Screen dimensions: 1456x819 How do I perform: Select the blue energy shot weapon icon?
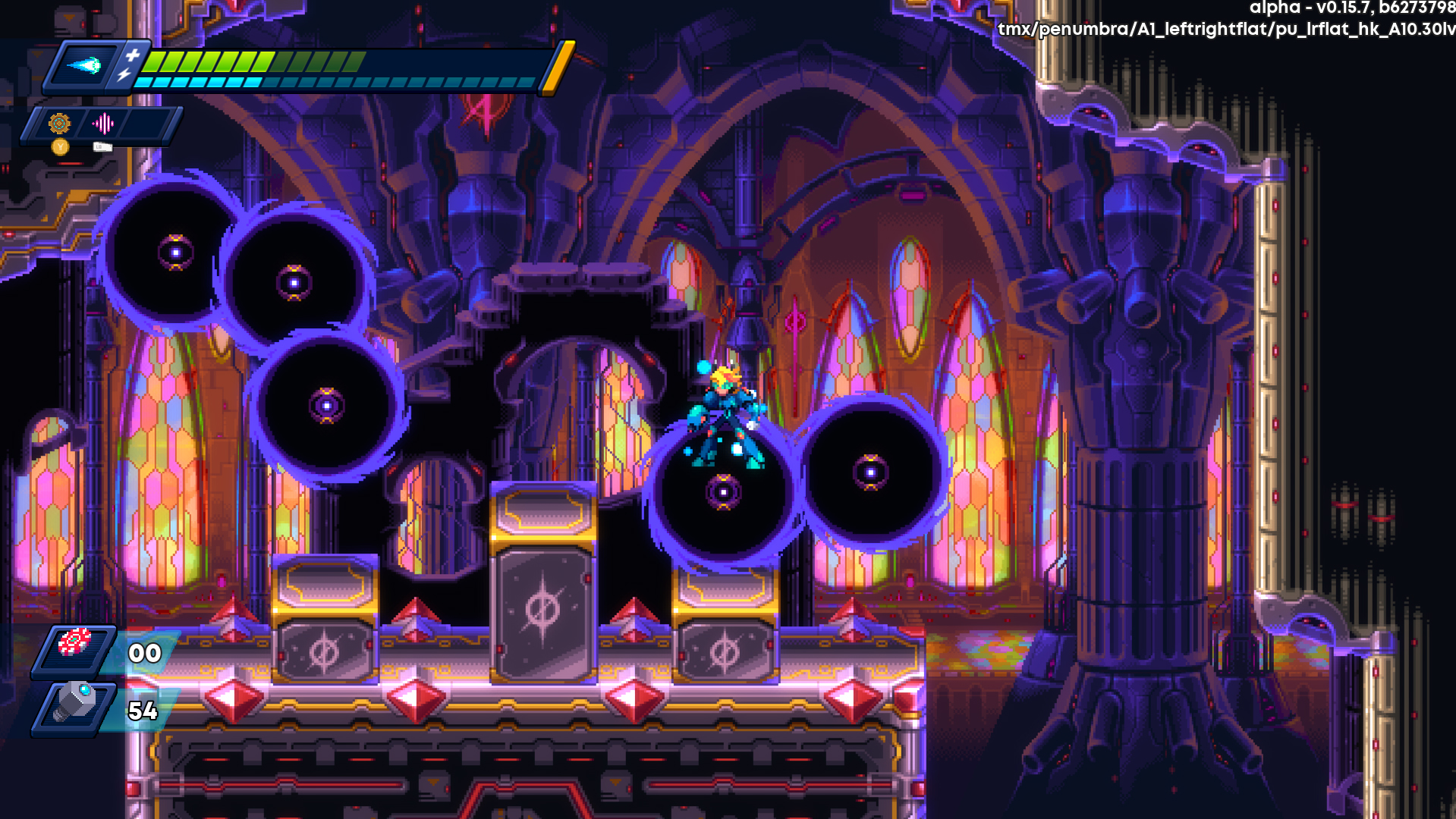tap(84, 66)
